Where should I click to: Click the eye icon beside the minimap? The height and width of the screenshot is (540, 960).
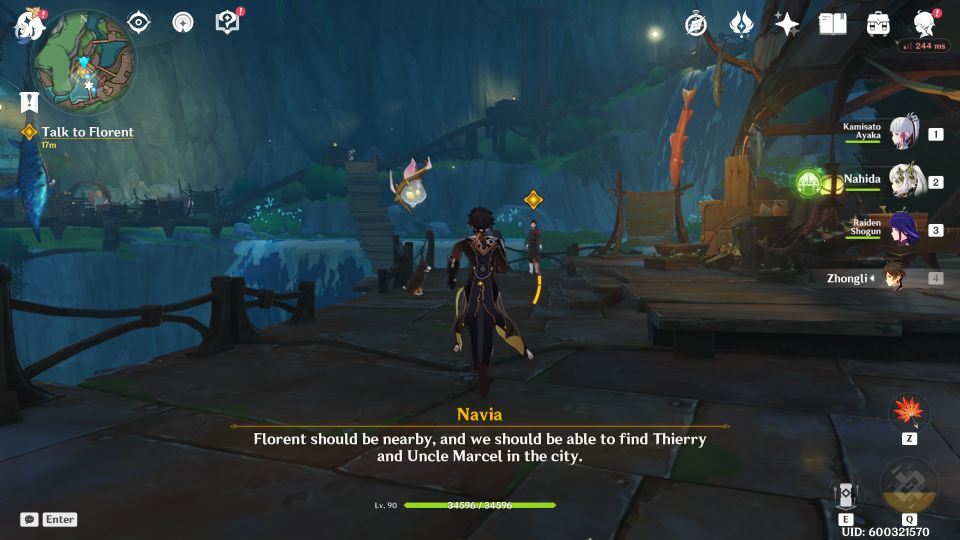pyautogui.click(x=139, y=22)
